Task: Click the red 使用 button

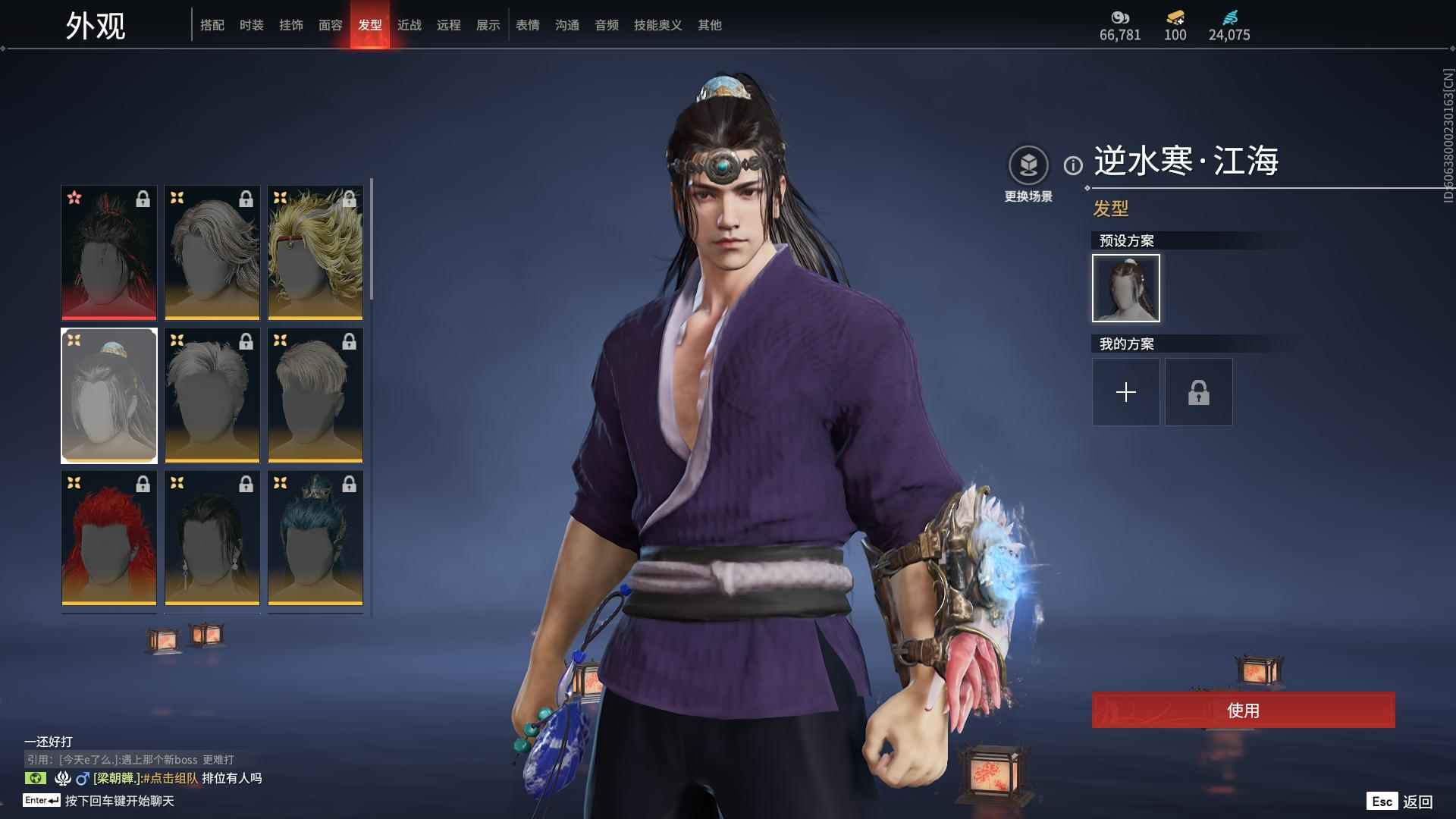Action: (1243, 711)
